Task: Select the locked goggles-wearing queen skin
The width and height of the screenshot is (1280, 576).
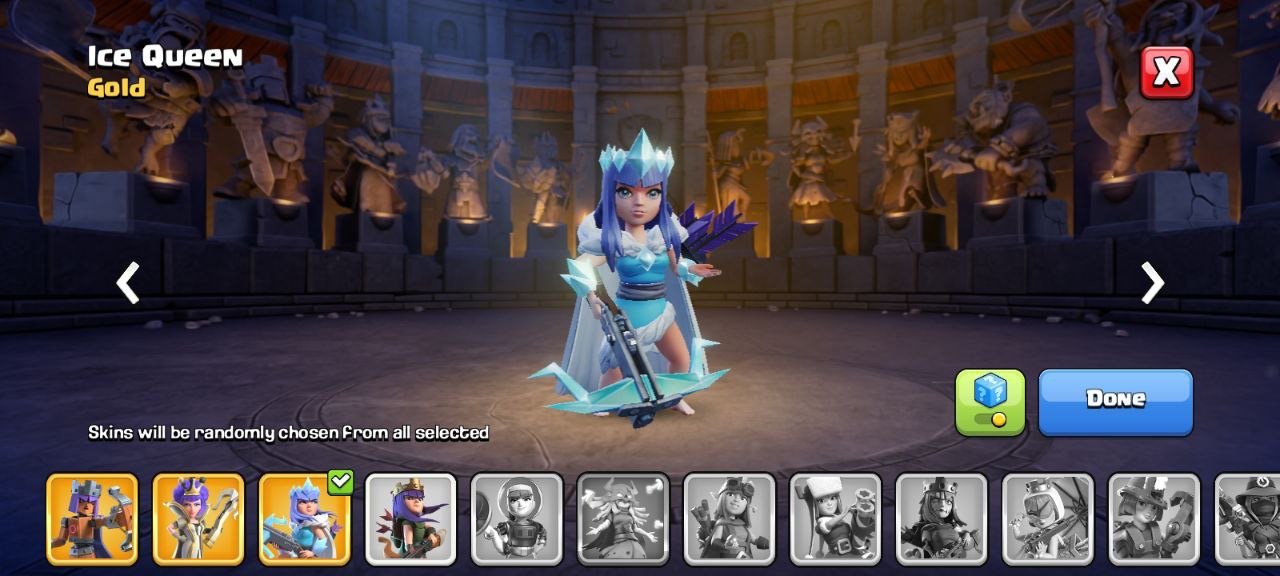Action: (x=729, y=518)
